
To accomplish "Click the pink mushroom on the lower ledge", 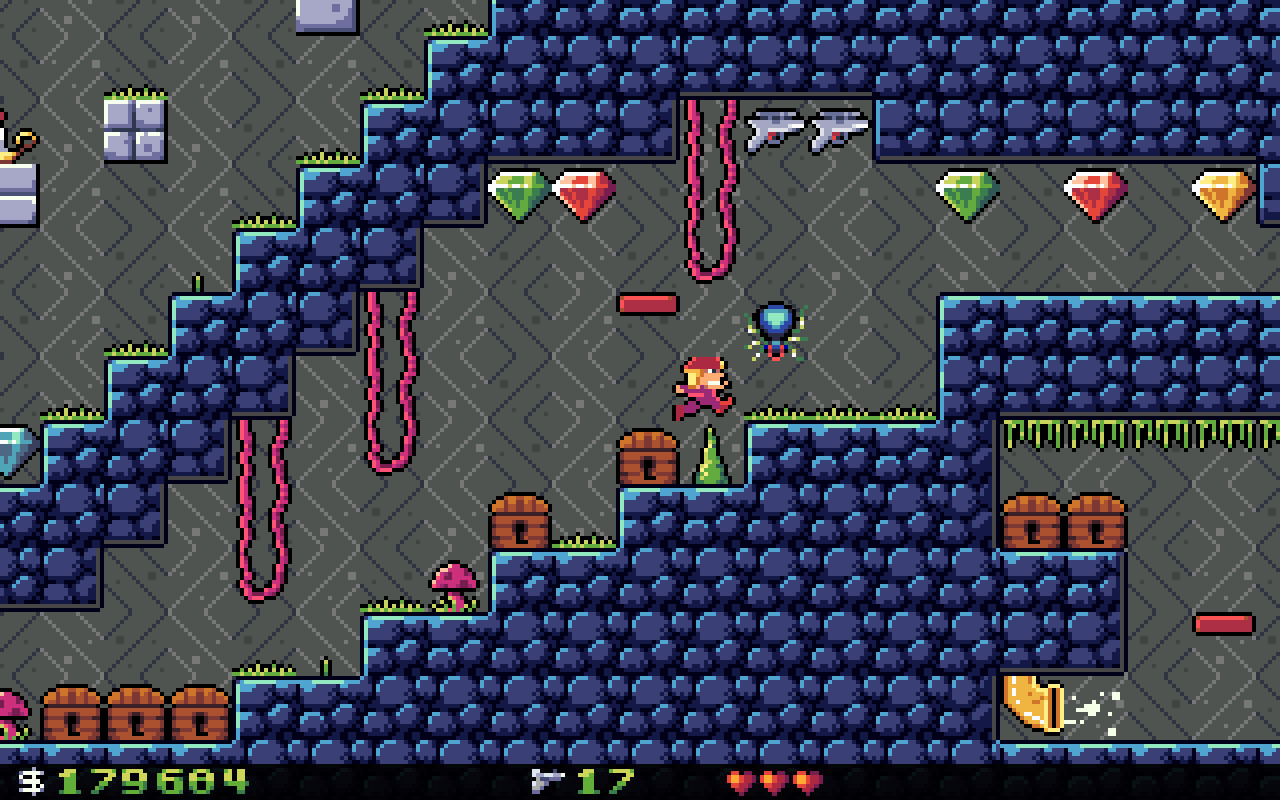I will (x=452, y=585).
